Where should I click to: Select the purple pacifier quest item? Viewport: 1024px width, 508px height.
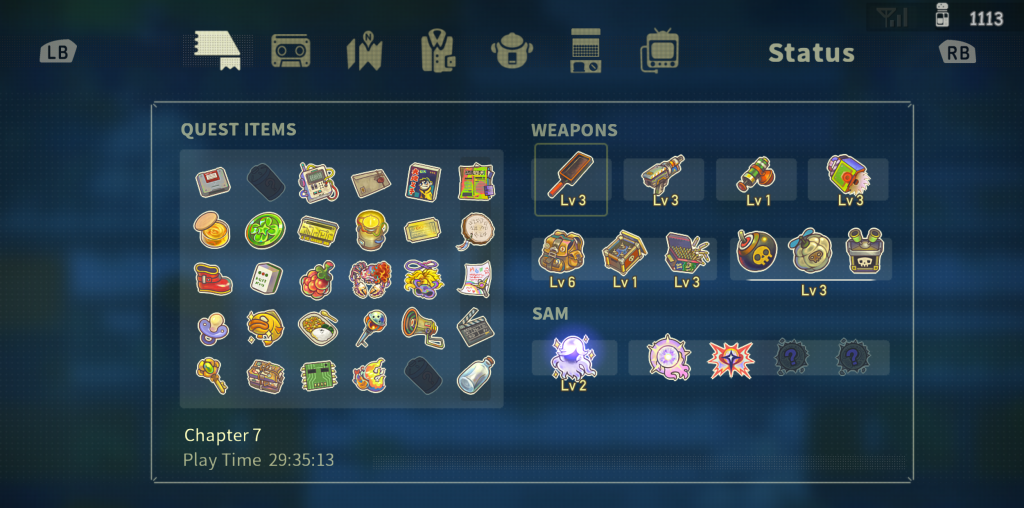pos(212,326)
